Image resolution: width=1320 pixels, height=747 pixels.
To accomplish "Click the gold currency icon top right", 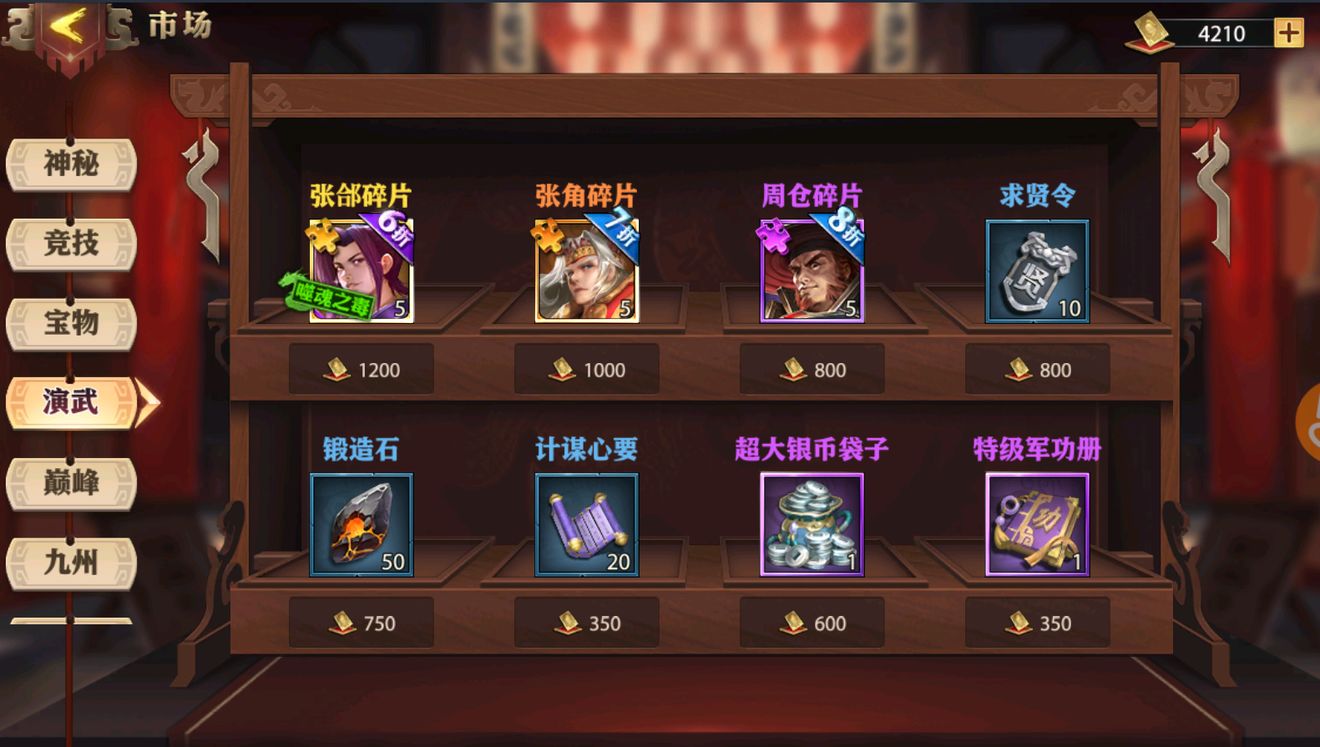I will point(1152,30).
